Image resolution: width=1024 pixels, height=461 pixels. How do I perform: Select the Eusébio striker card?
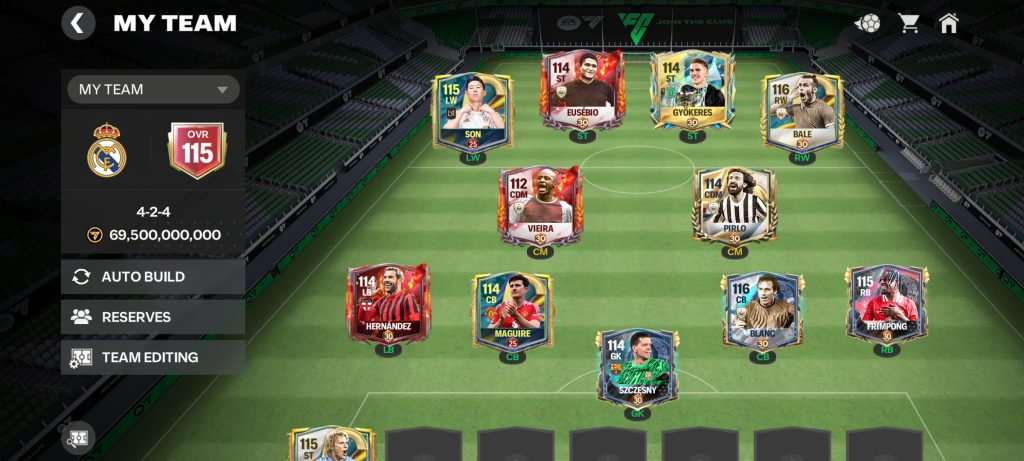click(x=583, y=92)
